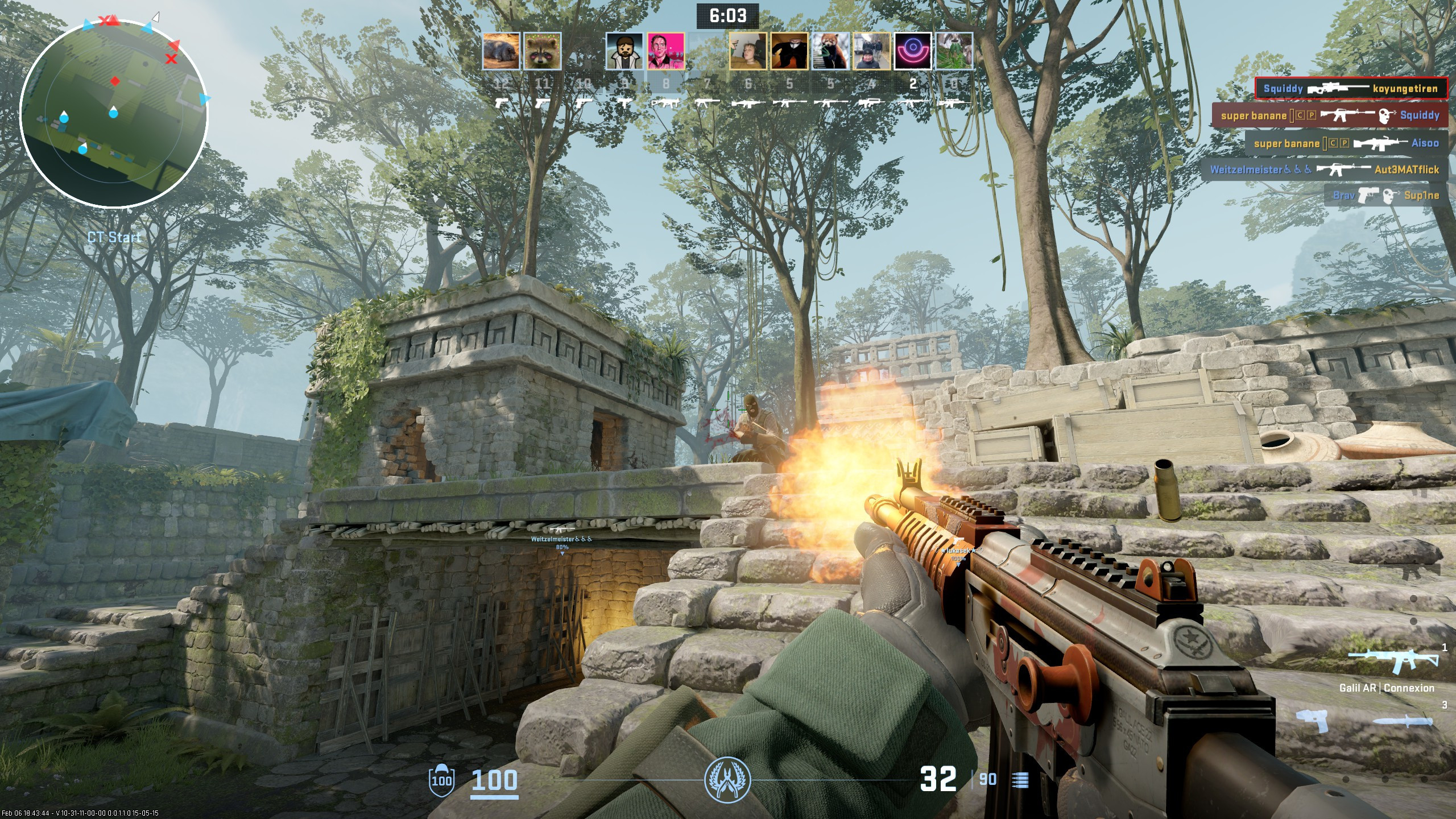This screenshot has width=1456, height=819.
Task: Click the rabbit player avatar
Action: [x=954, y=51]
